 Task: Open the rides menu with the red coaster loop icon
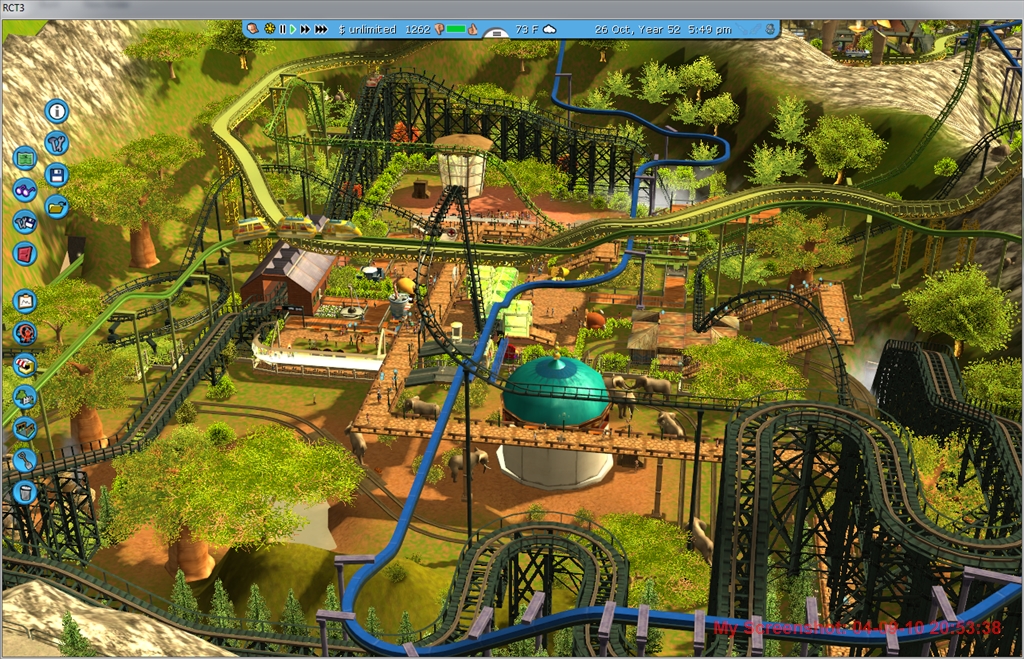tap(25, 333)
